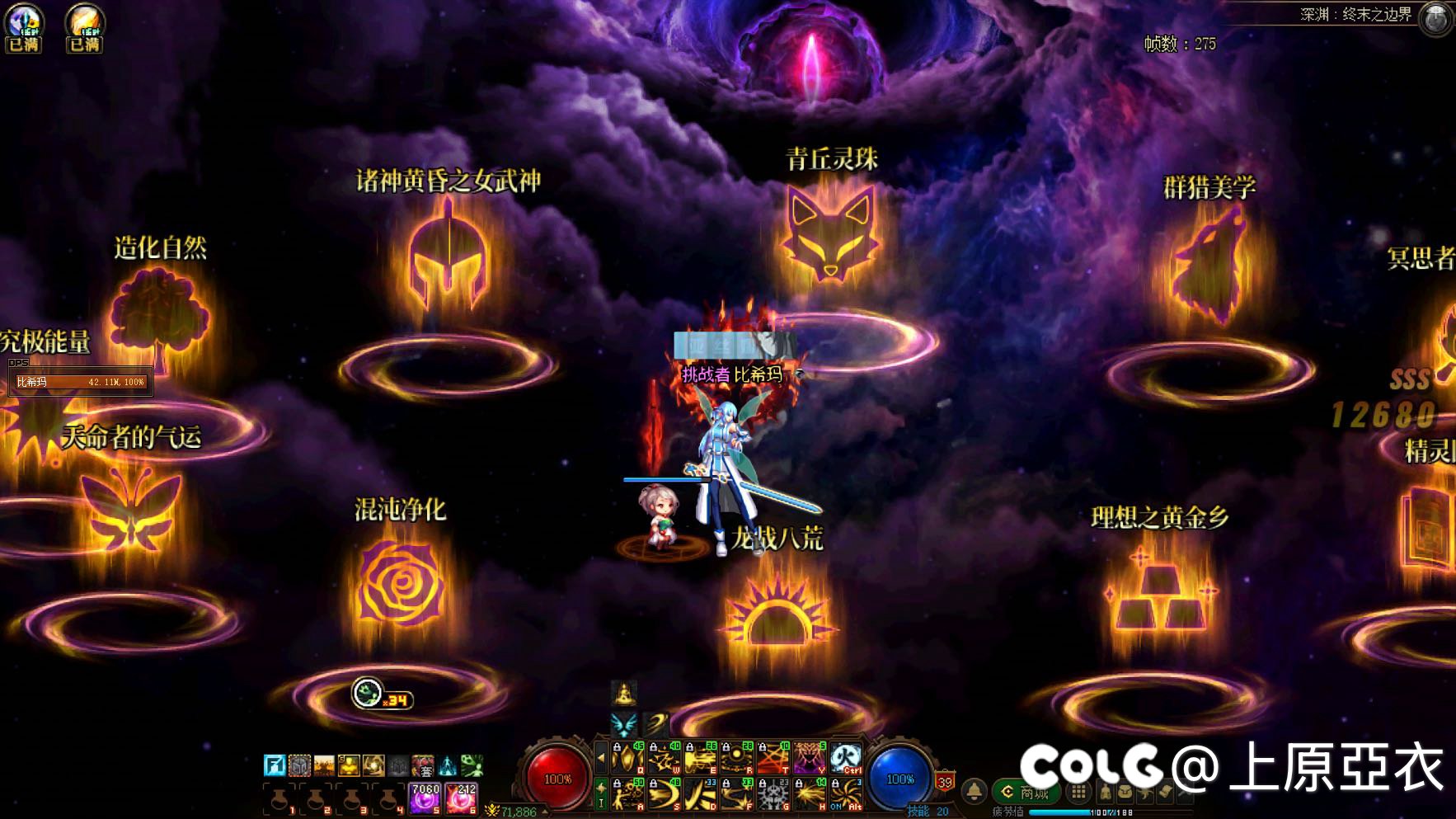The height and width of the screenshot is (819, 1456).
Task: Click the blue wings buff icon
Action: coord(624,725)
